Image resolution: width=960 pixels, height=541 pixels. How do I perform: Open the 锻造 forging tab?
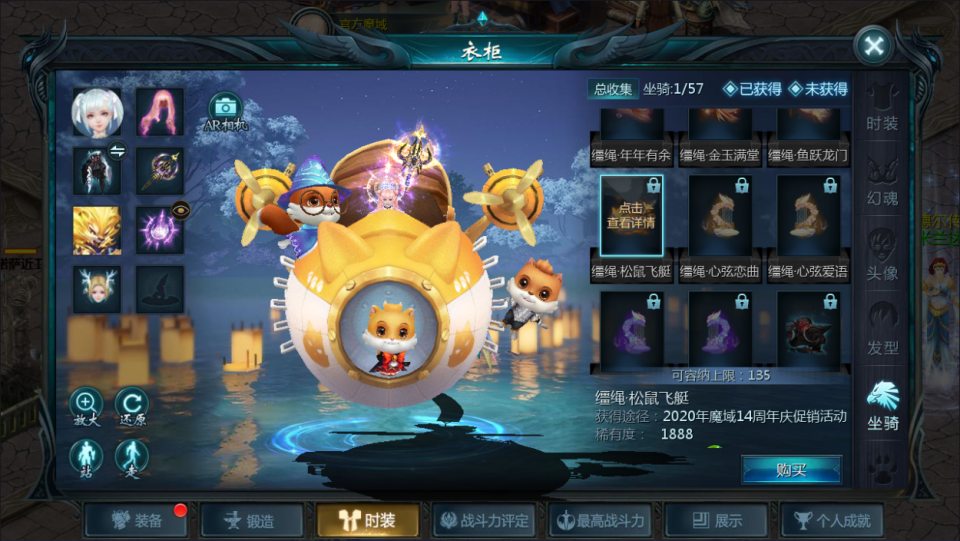(x=254, y=520)
